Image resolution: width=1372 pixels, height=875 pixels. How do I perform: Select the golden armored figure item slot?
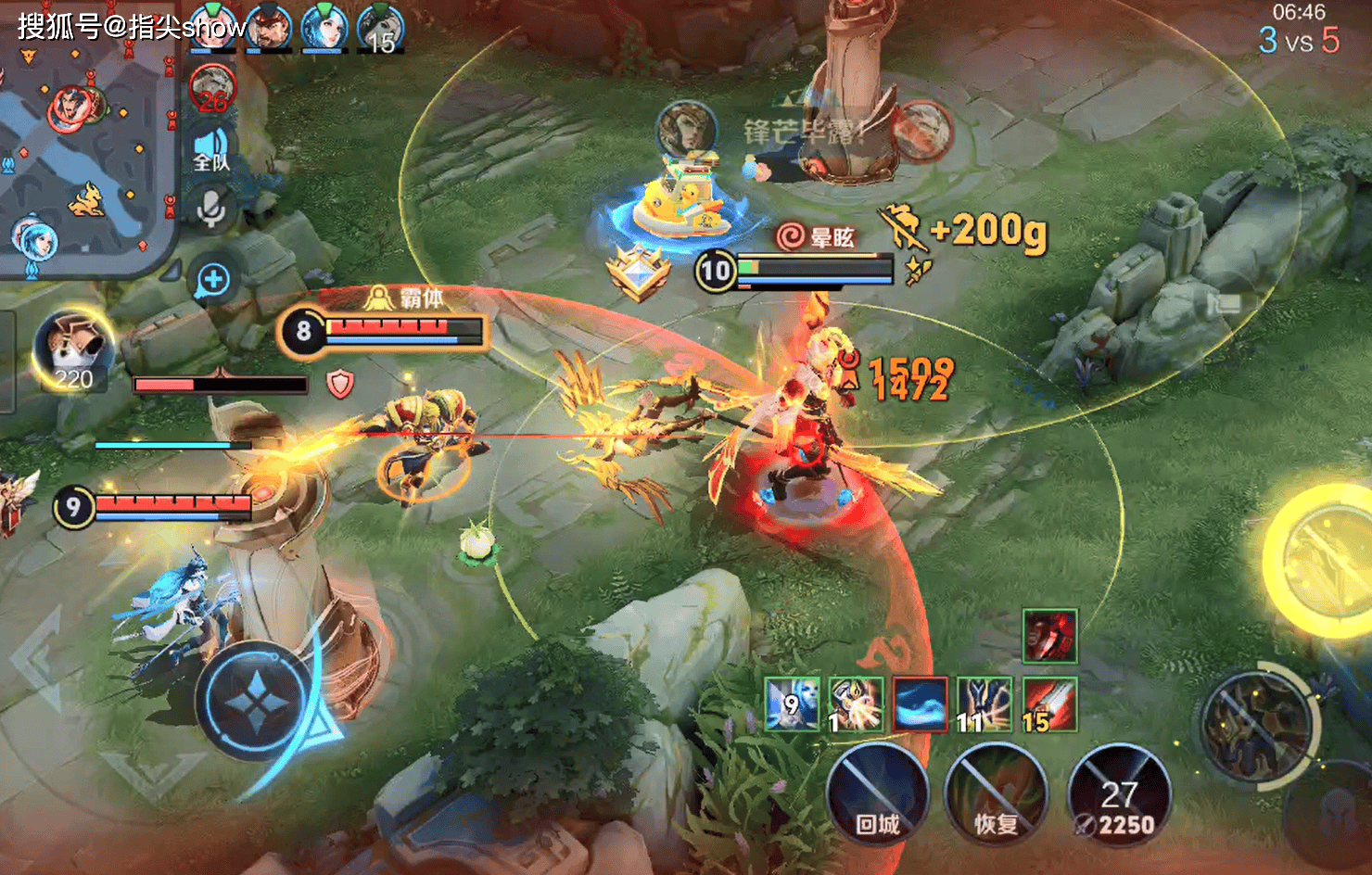(856, 704)
